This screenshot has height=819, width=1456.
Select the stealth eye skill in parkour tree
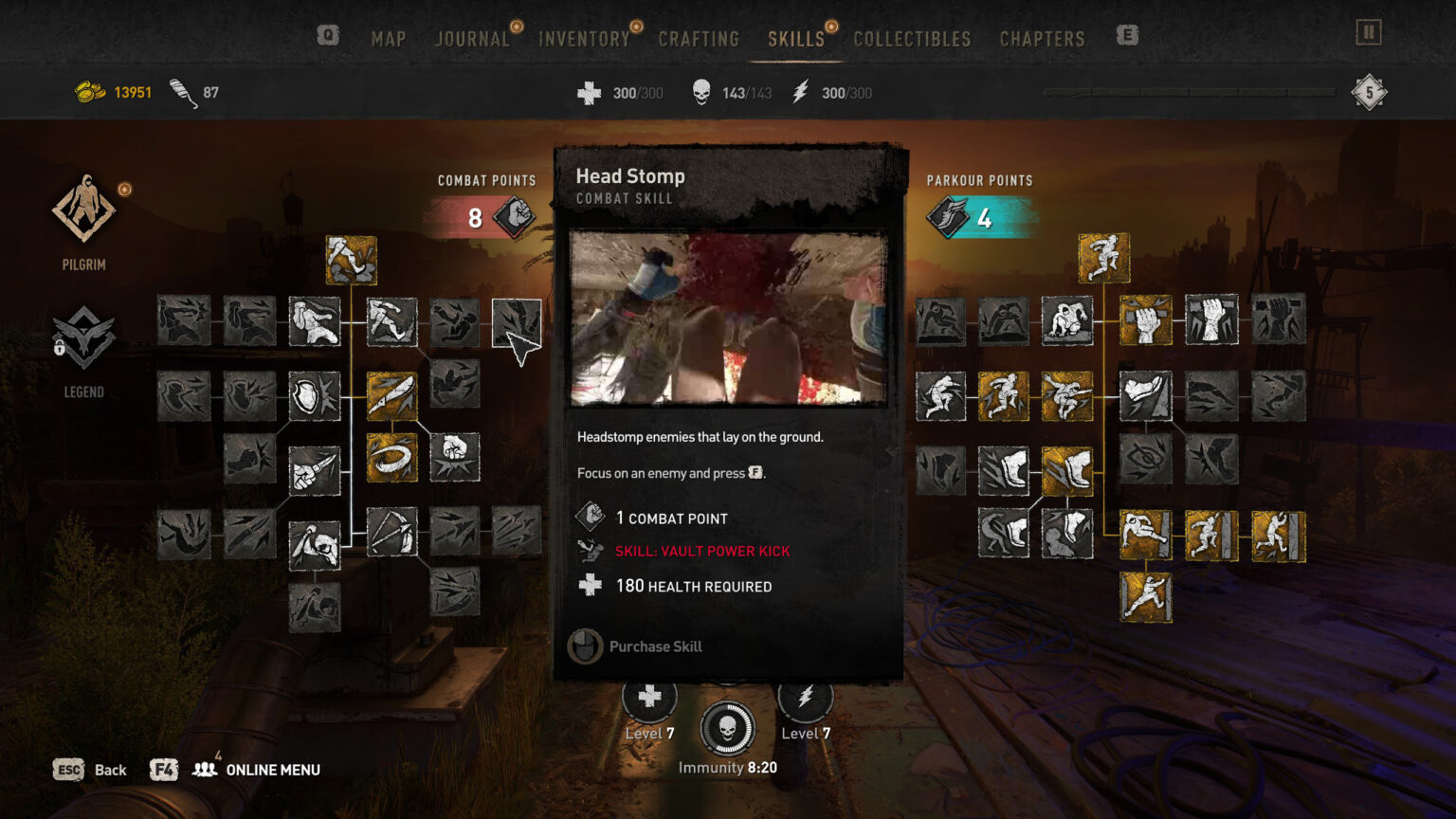[1148, 458]
